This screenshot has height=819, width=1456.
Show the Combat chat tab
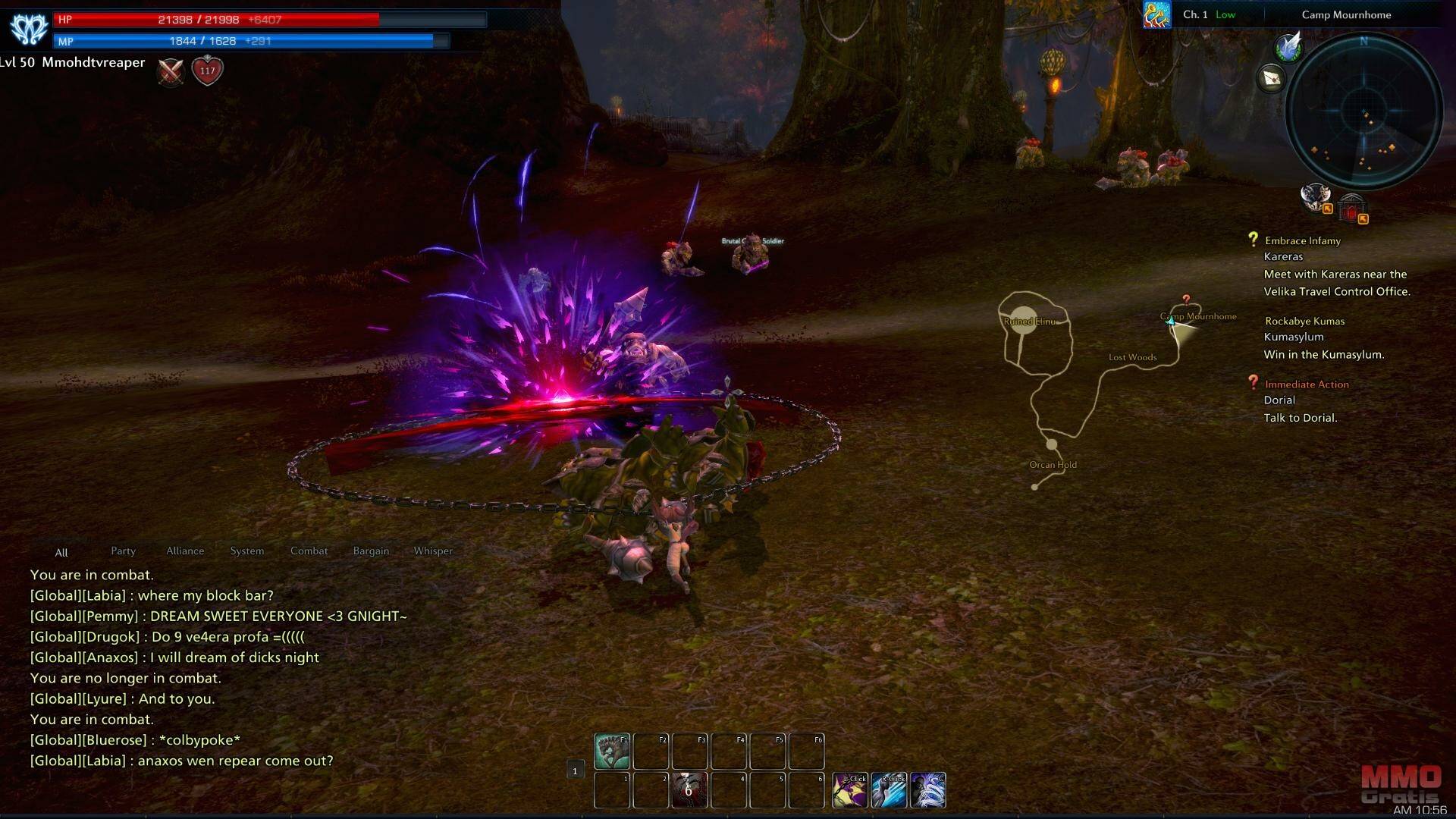click(309, 551)
